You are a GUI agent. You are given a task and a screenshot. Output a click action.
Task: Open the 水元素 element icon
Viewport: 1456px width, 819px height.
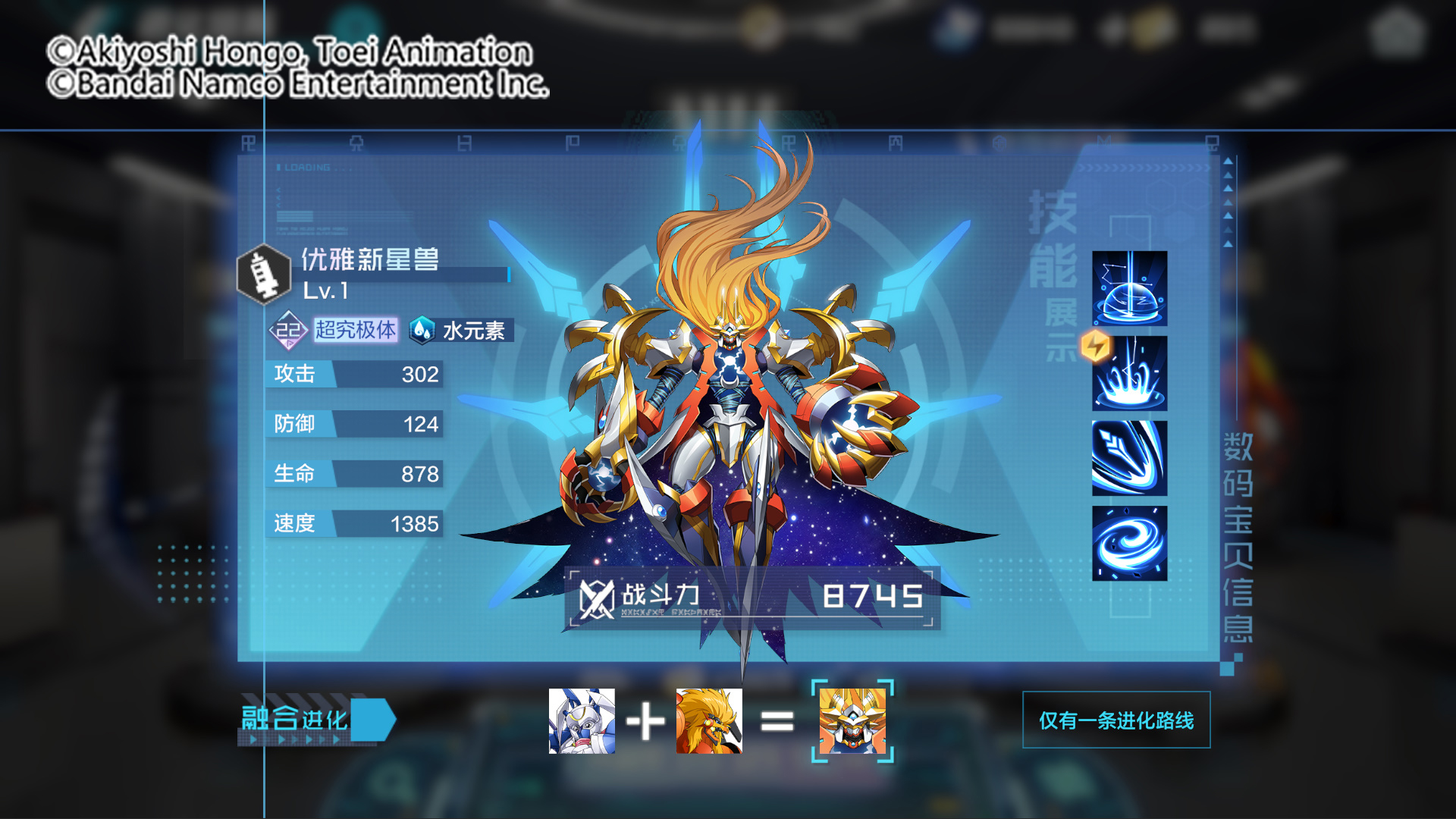[423, 330]
